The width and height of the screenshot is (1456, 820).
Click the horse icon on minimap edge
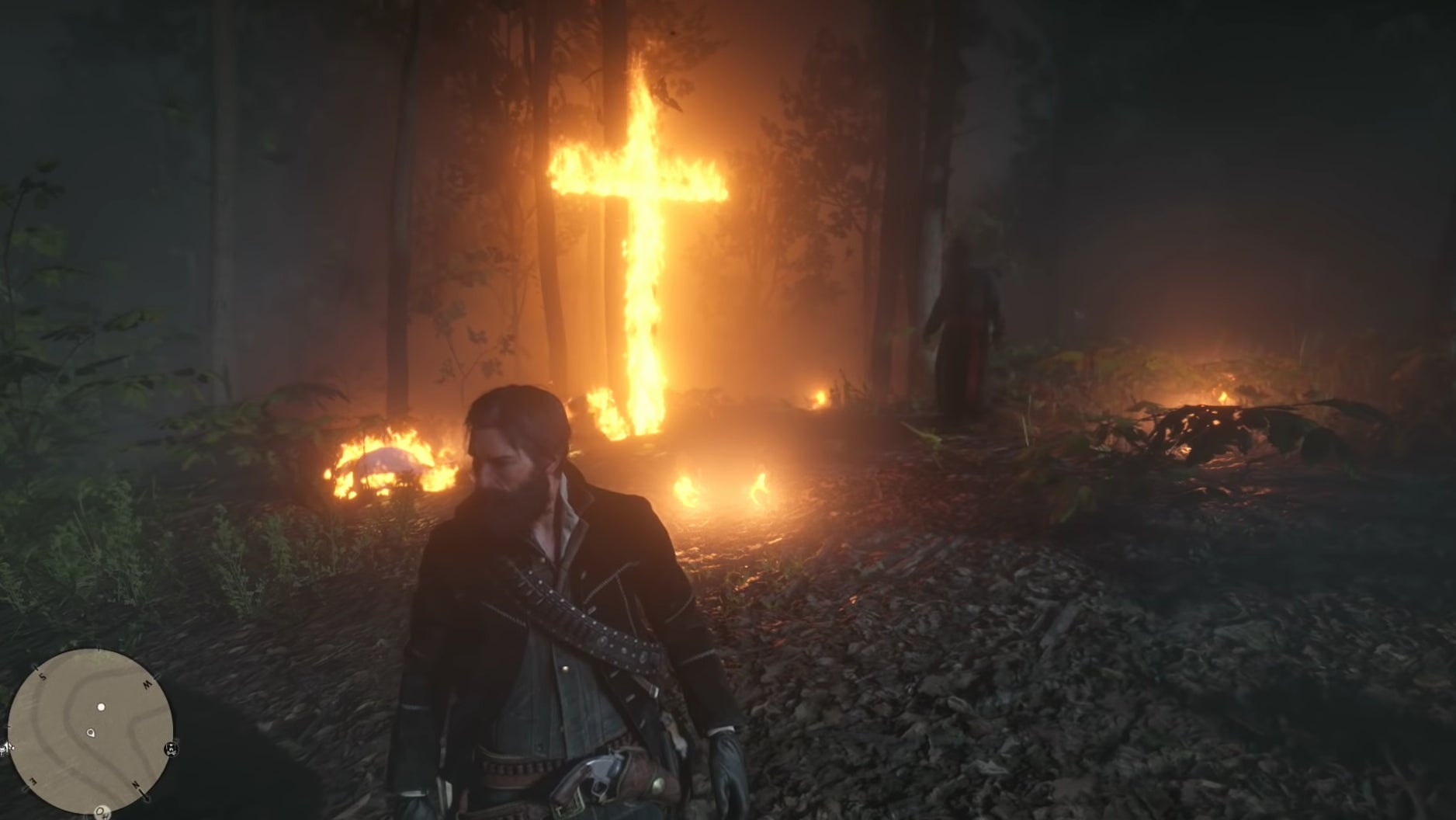click(171, 749)
